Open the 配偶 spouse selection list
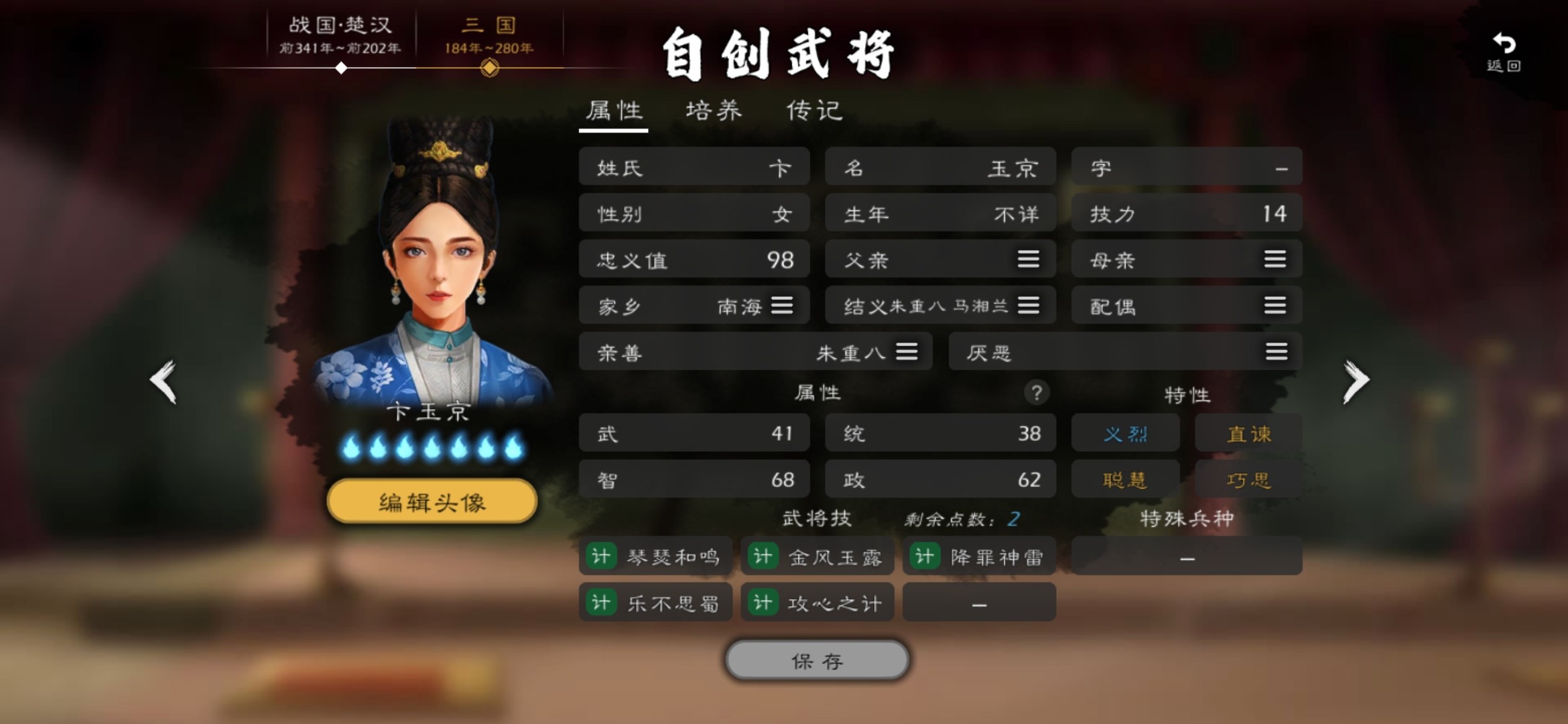 point(1275,306)
